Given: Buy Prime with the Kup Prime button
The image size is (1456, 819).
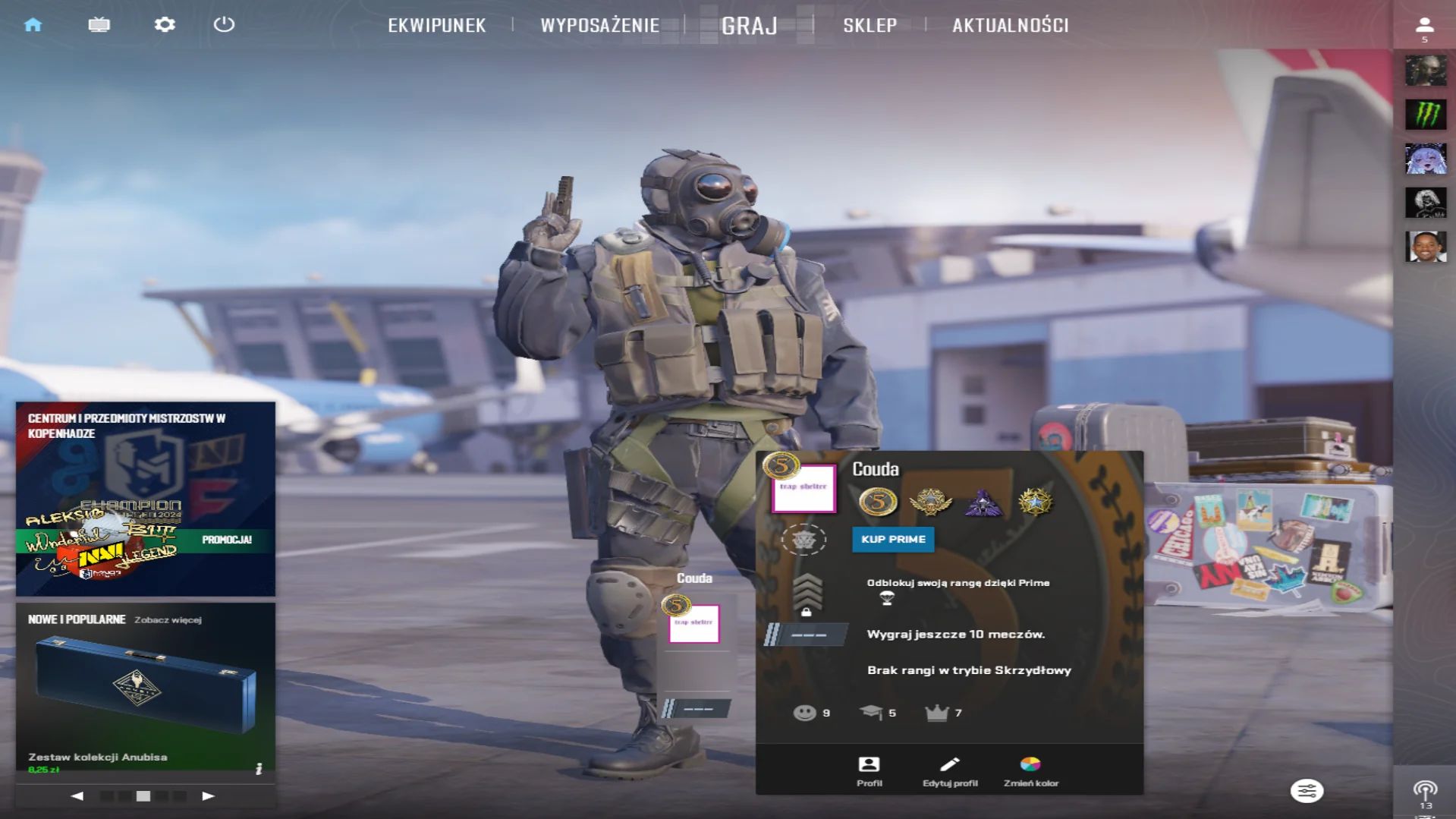Looking at the screenshot, I should (893, 540).
